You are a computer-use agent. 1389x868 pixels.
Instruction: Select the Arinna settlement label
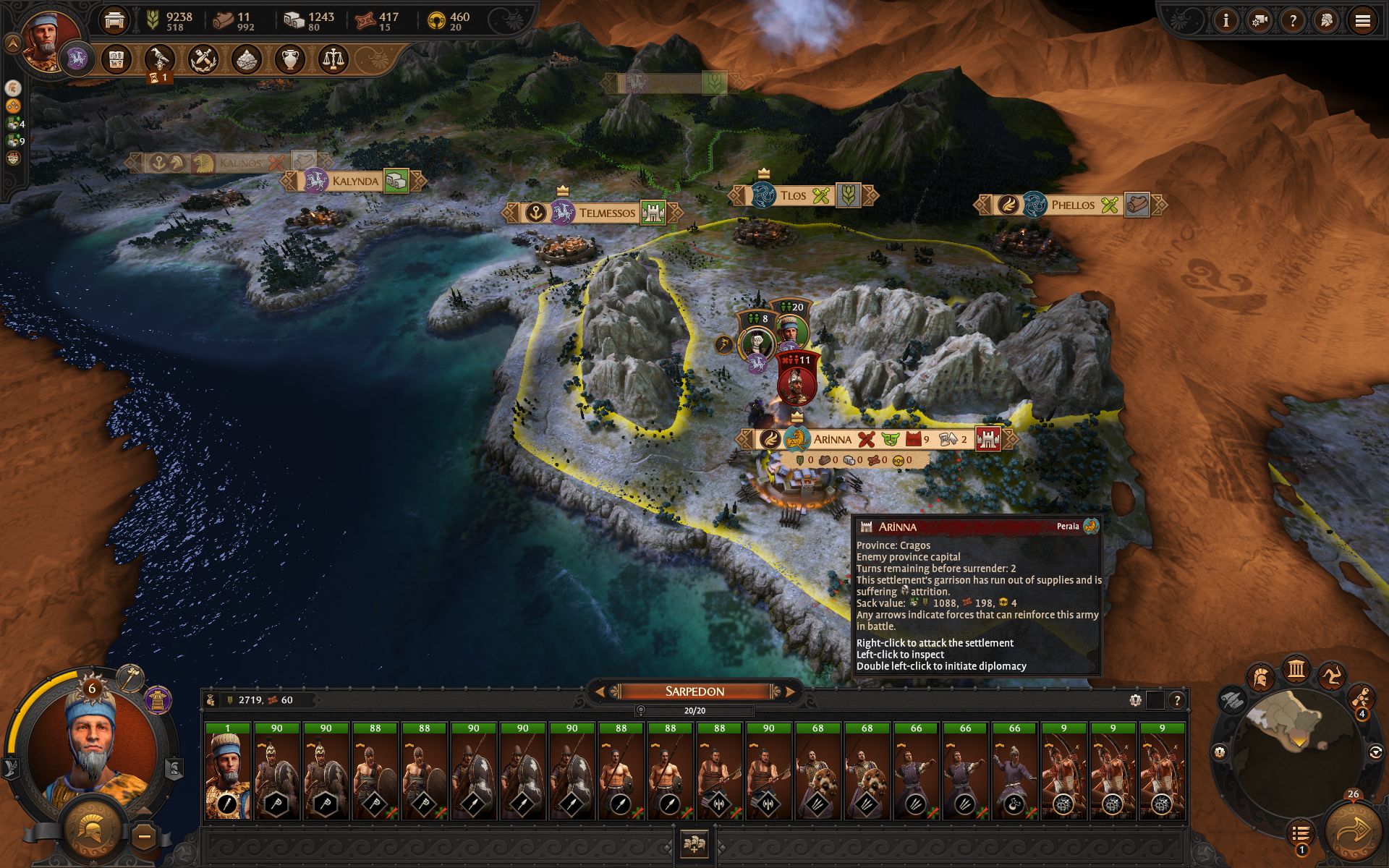coord(832,439)
